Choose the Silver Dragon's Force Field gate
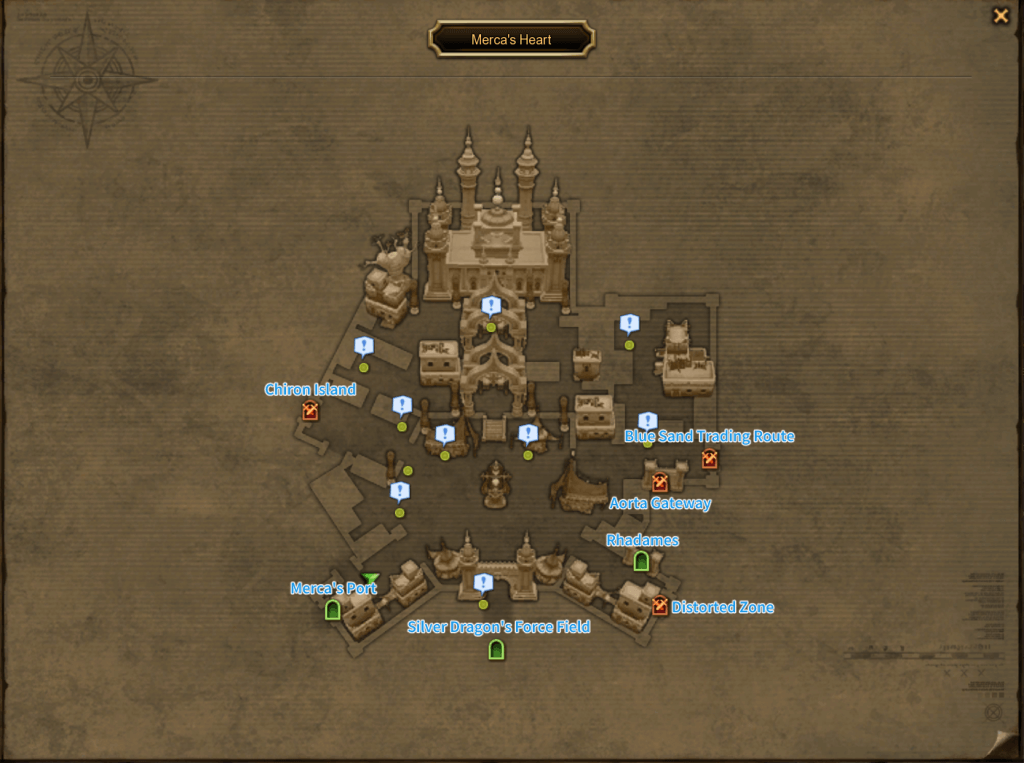This screenshot has width=1024, height=763. click(x=496, y=650)
